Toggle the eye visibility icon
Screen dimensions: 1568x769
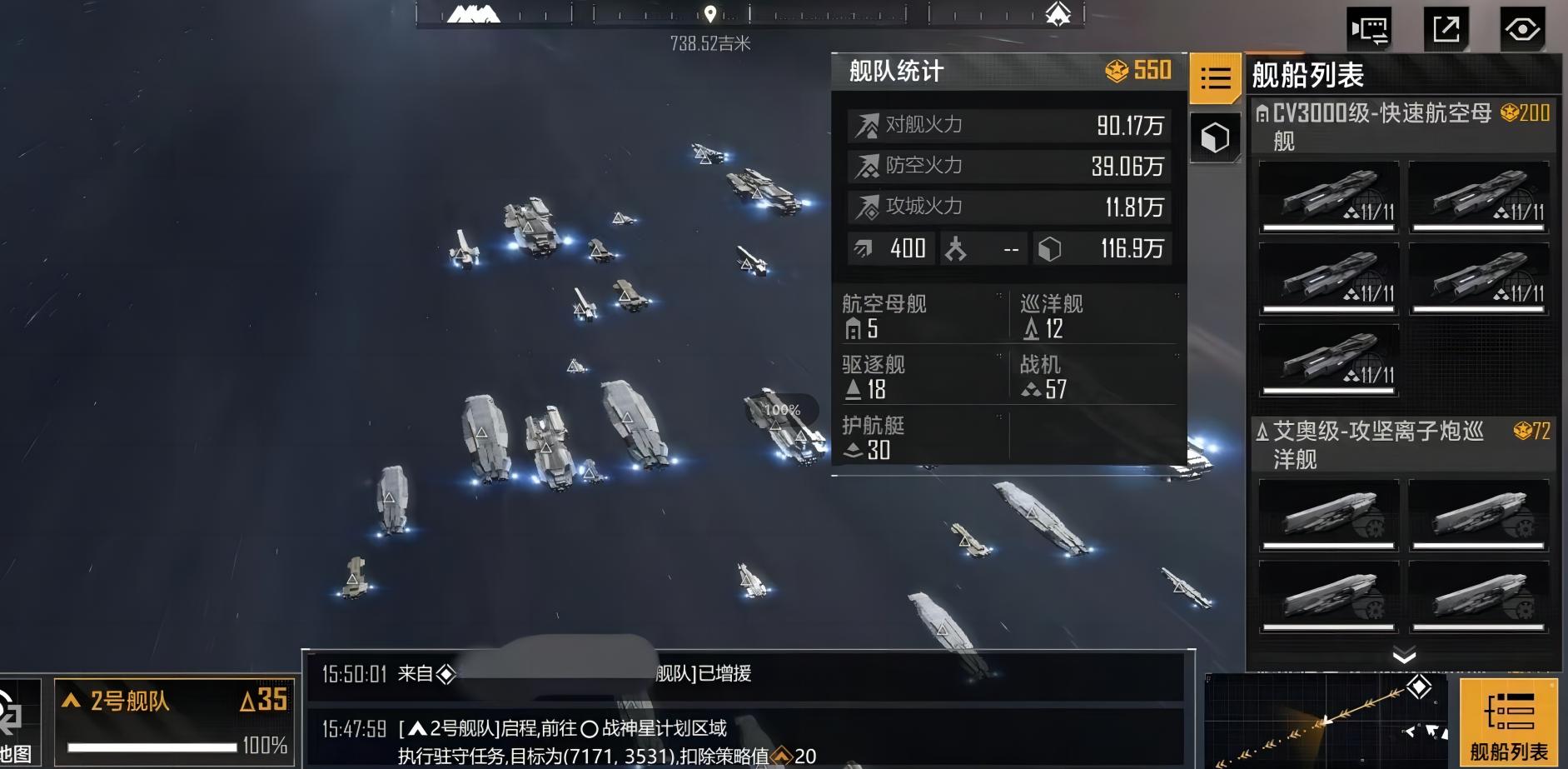coord(1522,30)
